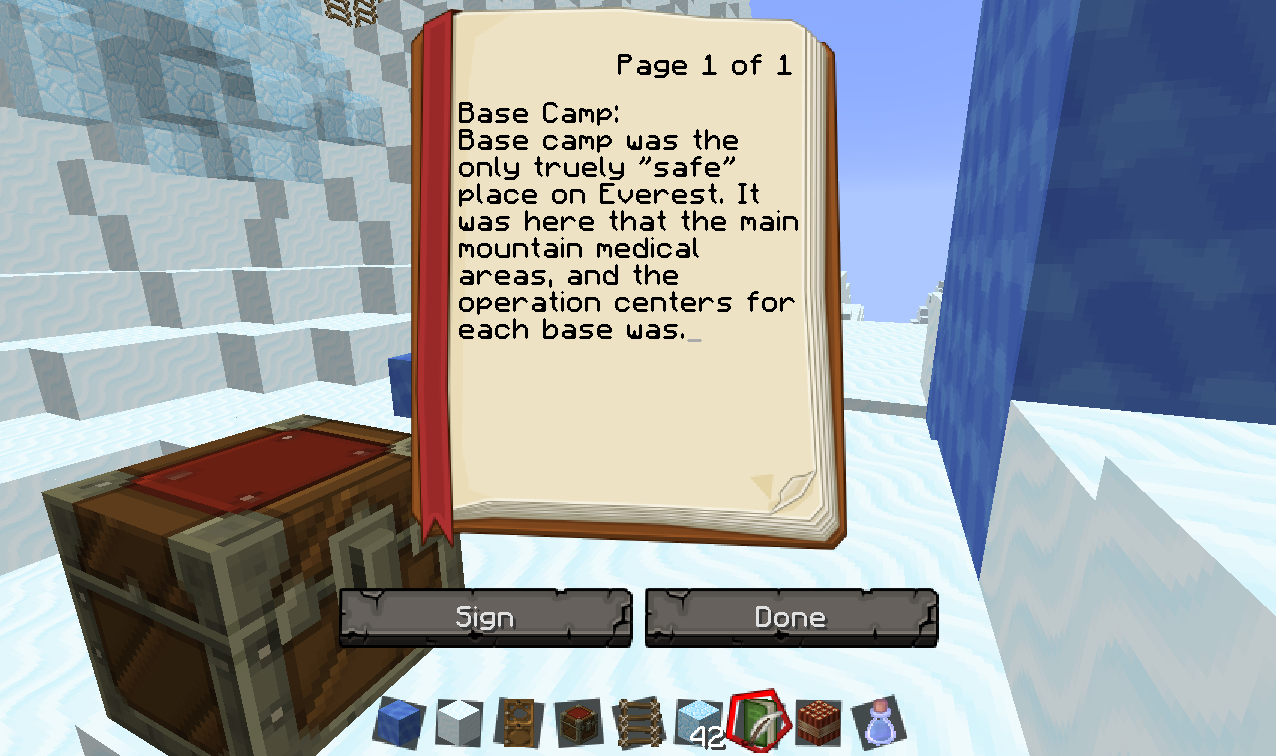Click the Done button
This screenshot has width=1276, height=756.
click(x=791, y=618)
